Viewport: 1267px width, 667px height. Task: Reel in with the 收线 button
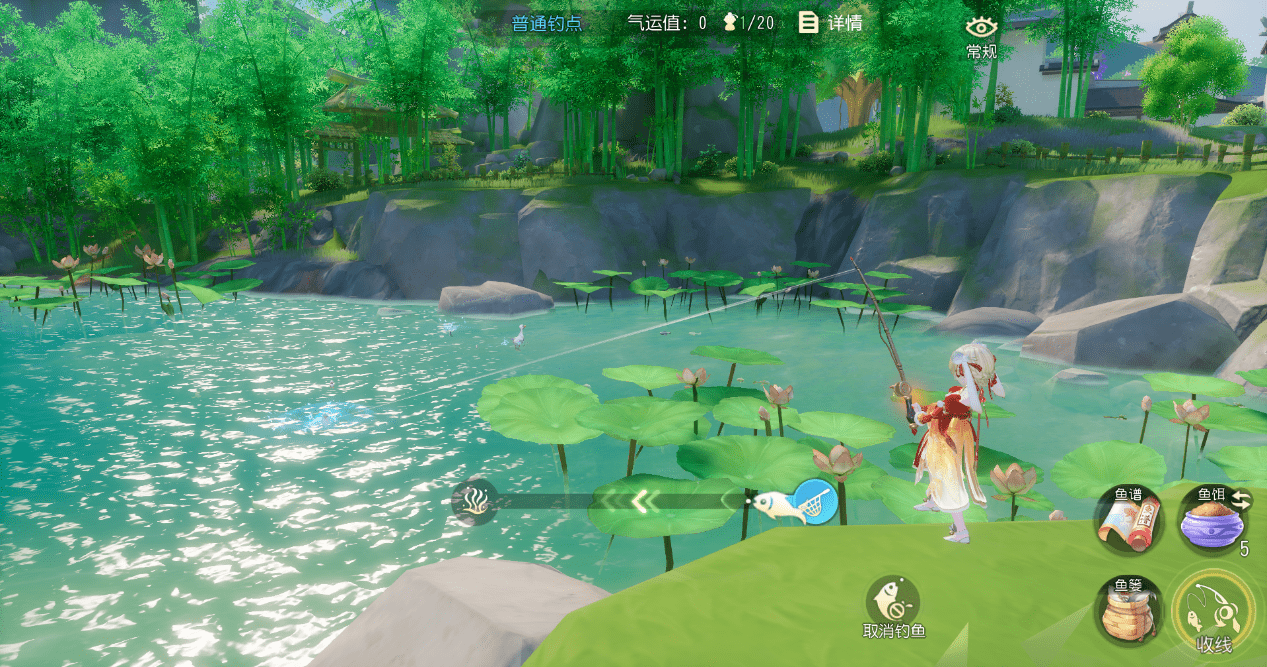1214,612
